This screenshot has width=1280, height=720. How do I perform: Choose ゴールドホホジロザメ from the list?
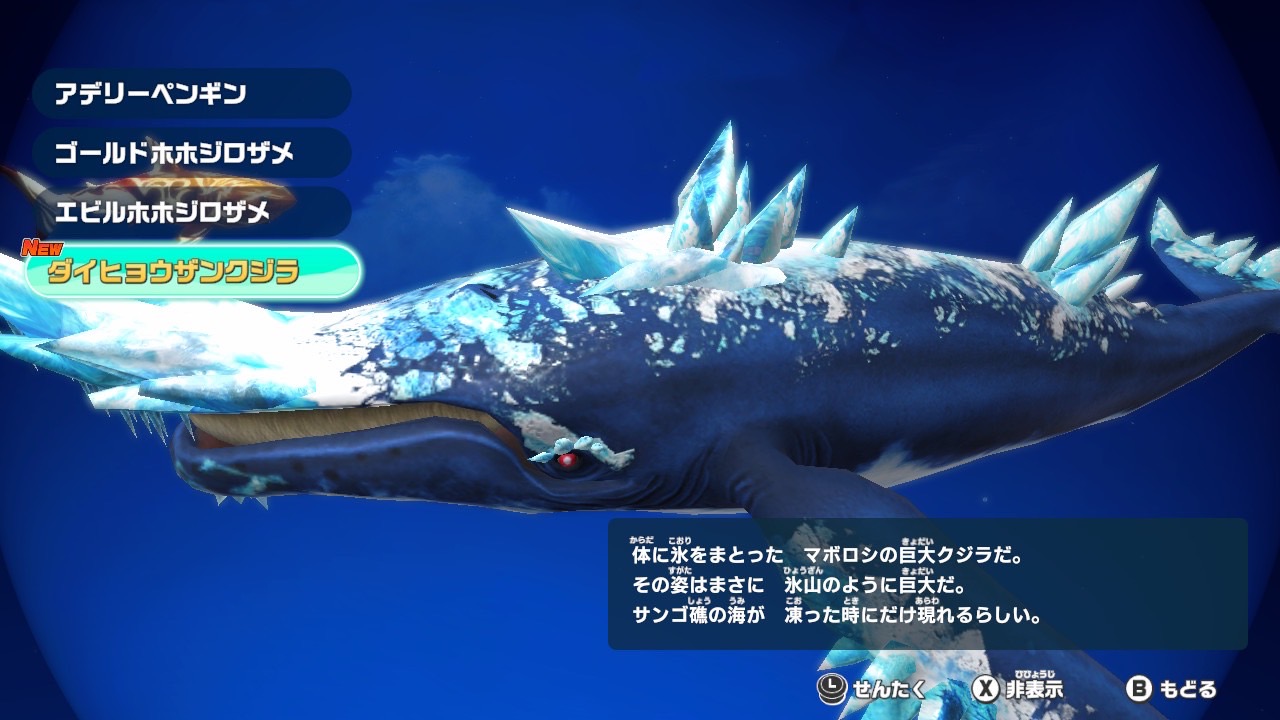(190, 153)
